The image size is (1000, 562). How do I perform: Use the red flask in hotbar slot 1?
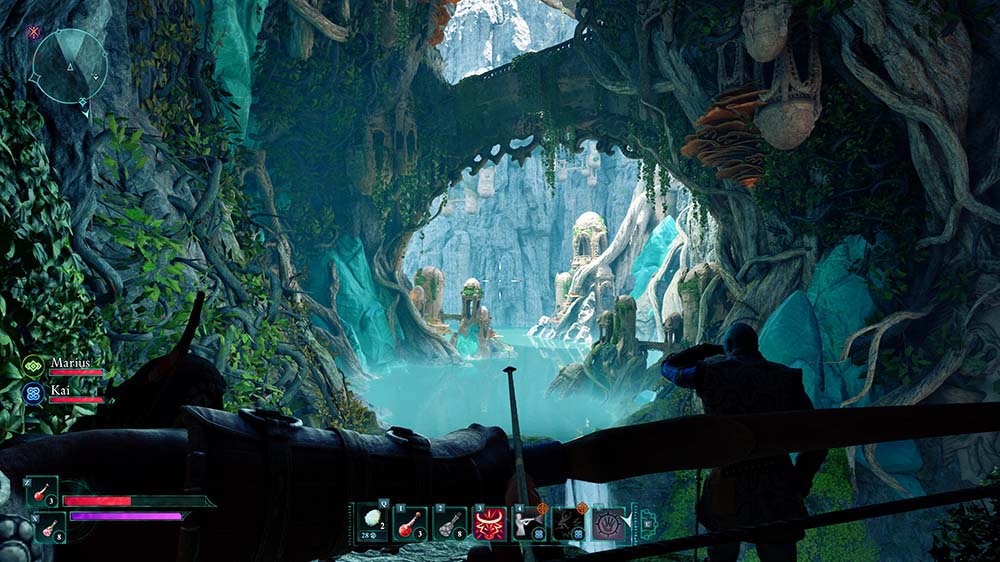(x=411, y=522)
